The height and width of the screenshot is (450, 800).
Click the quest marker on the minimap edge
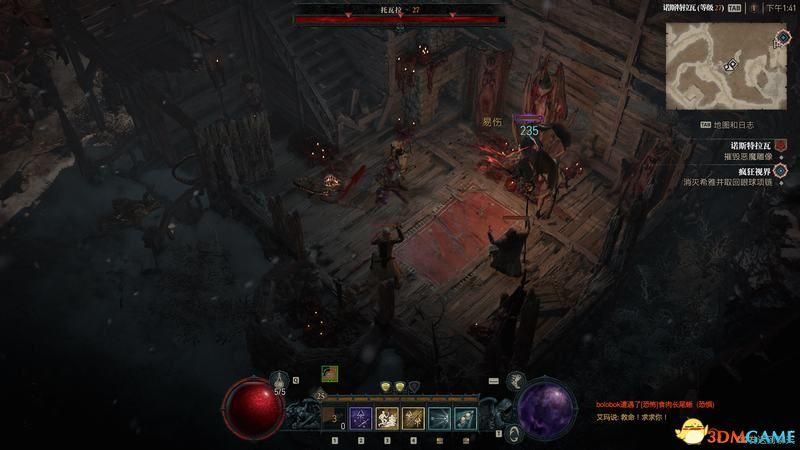(x=783, y=37)
